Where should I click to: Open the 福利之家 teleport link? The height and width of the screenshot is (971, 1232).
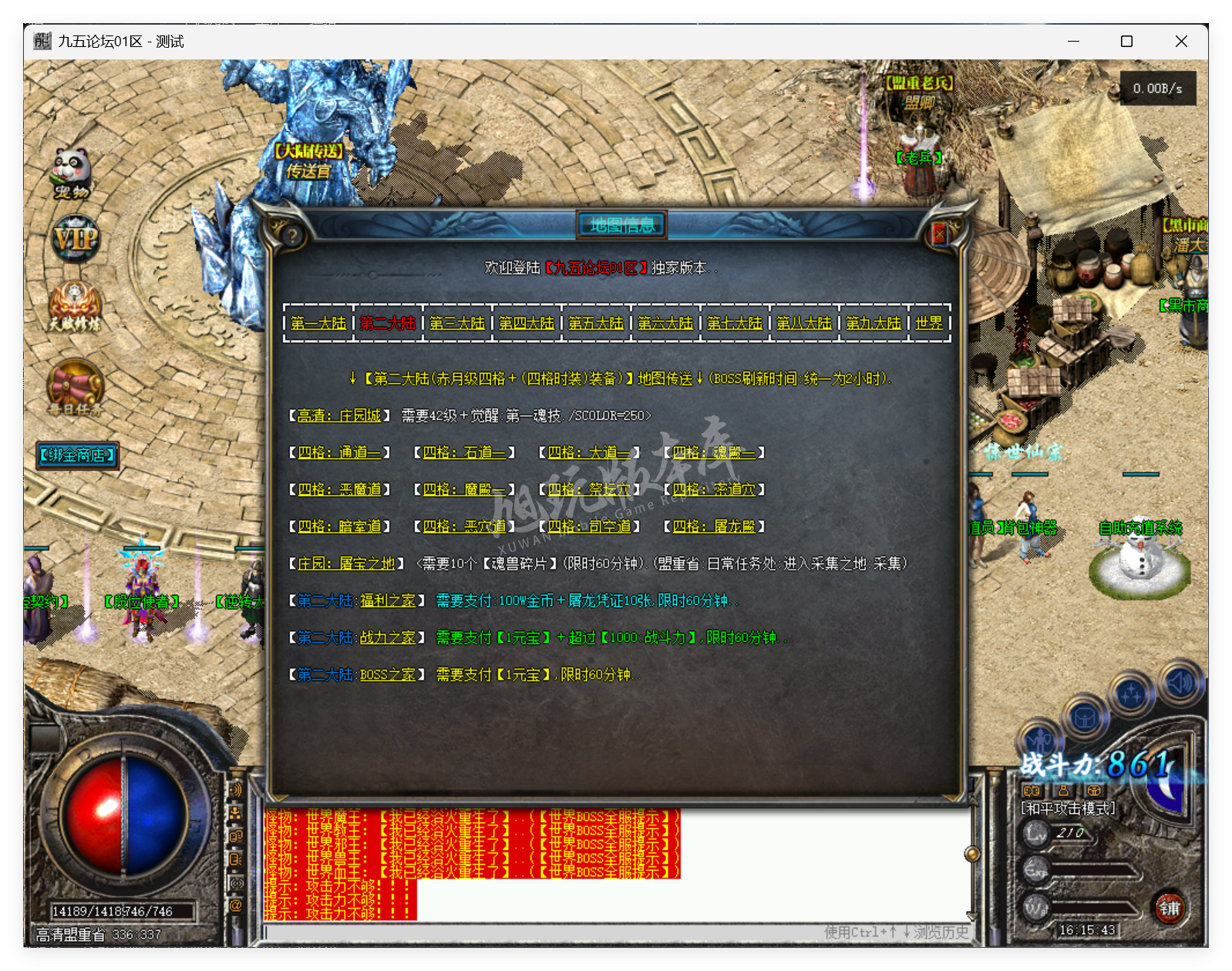[x=389, y=600]
